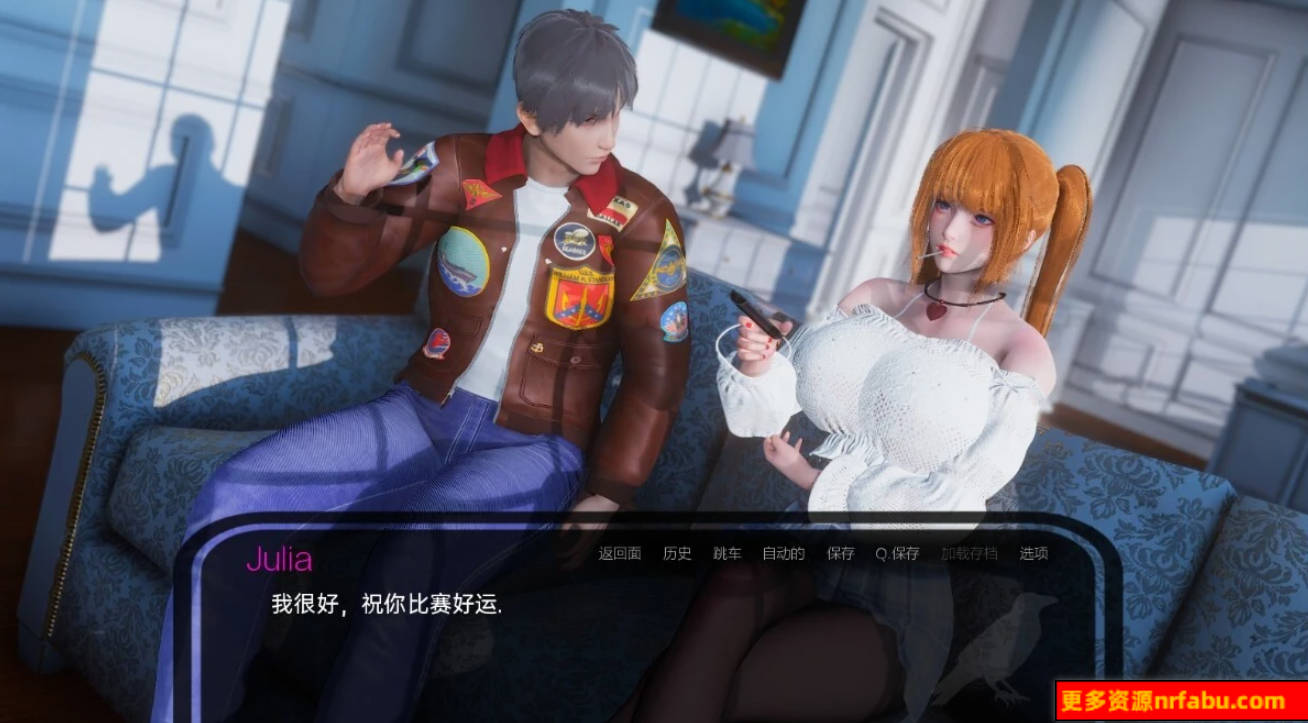Screen dimensions: 1308x723
Task: Select the 保存 option in the quick menu
Action: coord(839,552)
